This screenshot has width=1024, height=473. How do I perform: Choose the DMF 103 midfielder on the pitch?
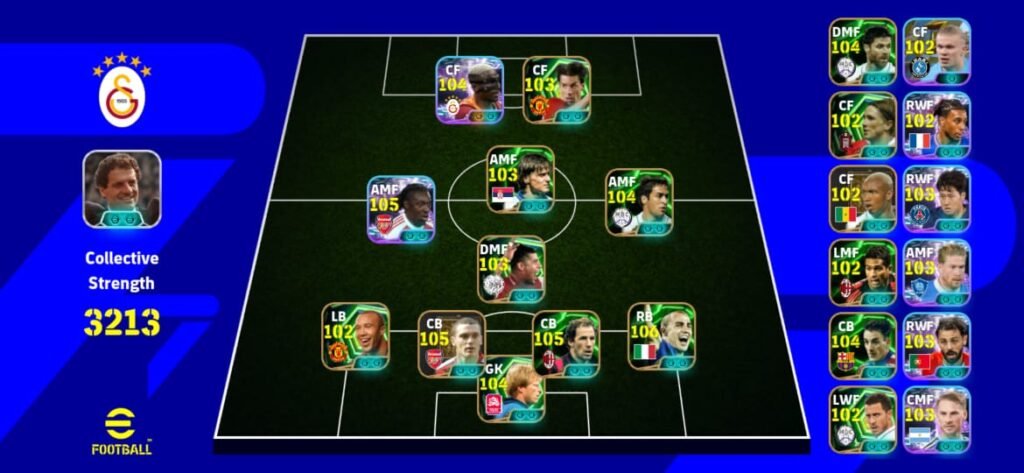(x=511, y=268)
